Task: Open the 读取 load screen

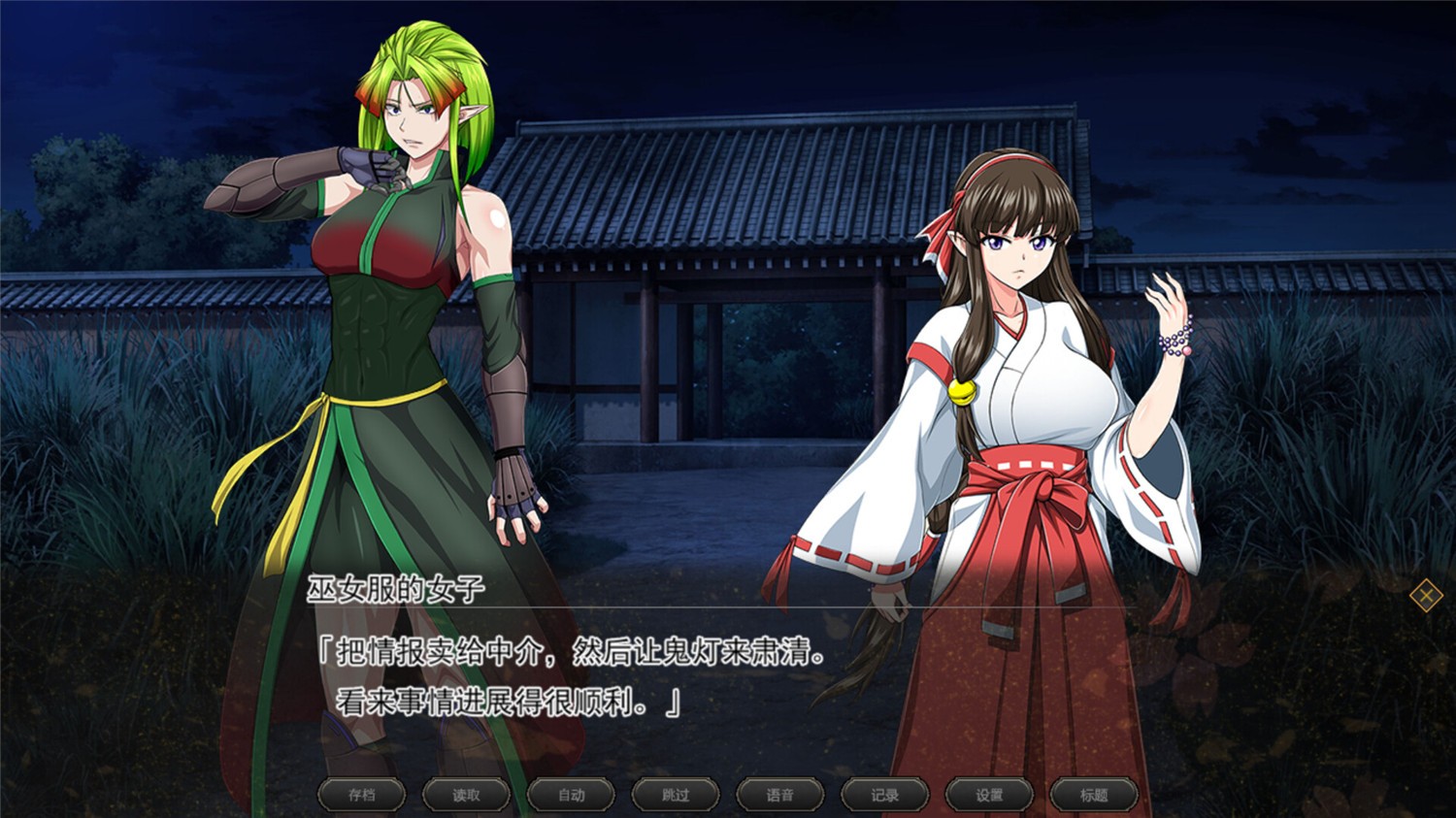Action: [x=466, y=794]
